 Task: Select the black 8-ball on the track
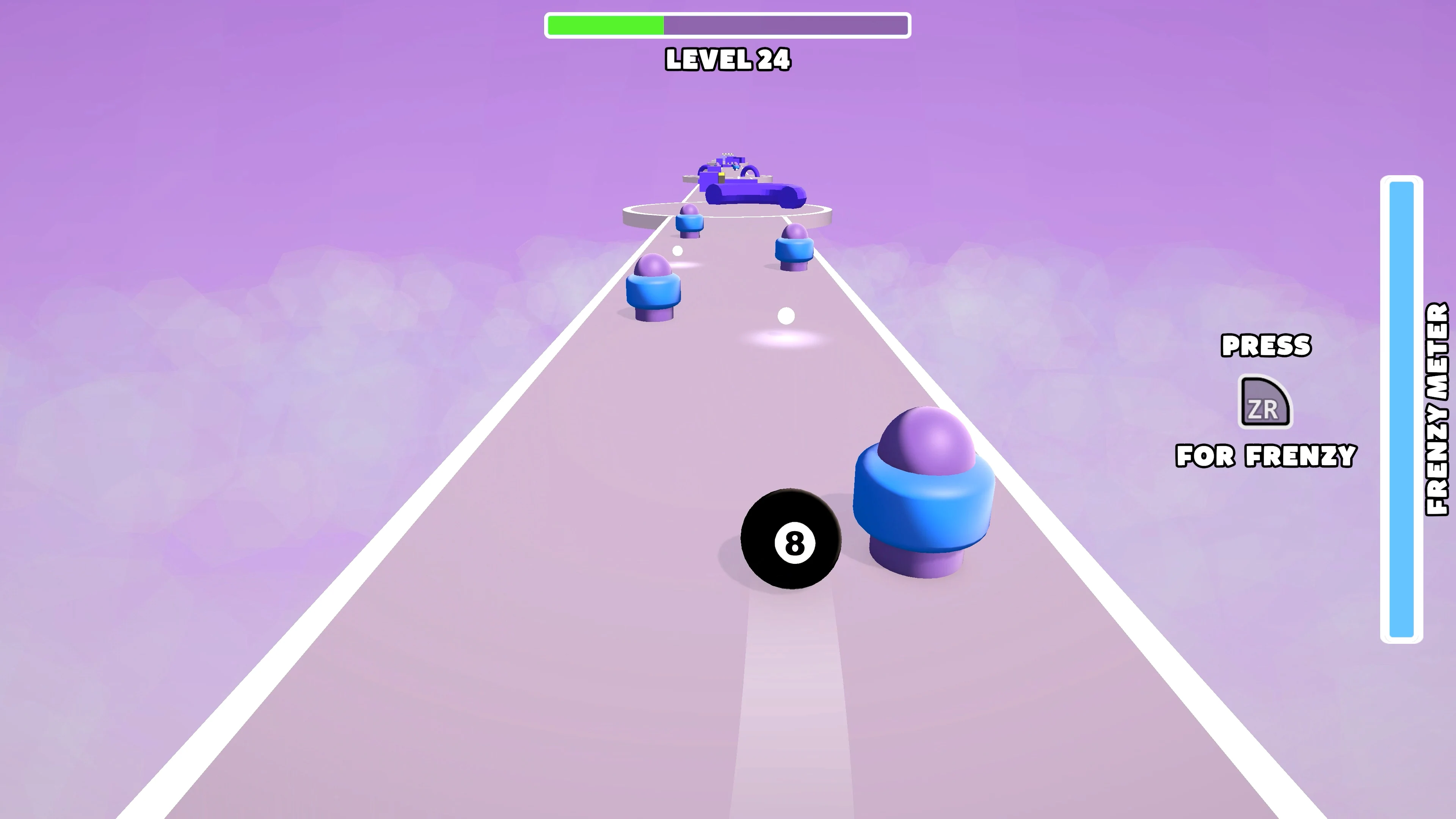tap(791, 537)
